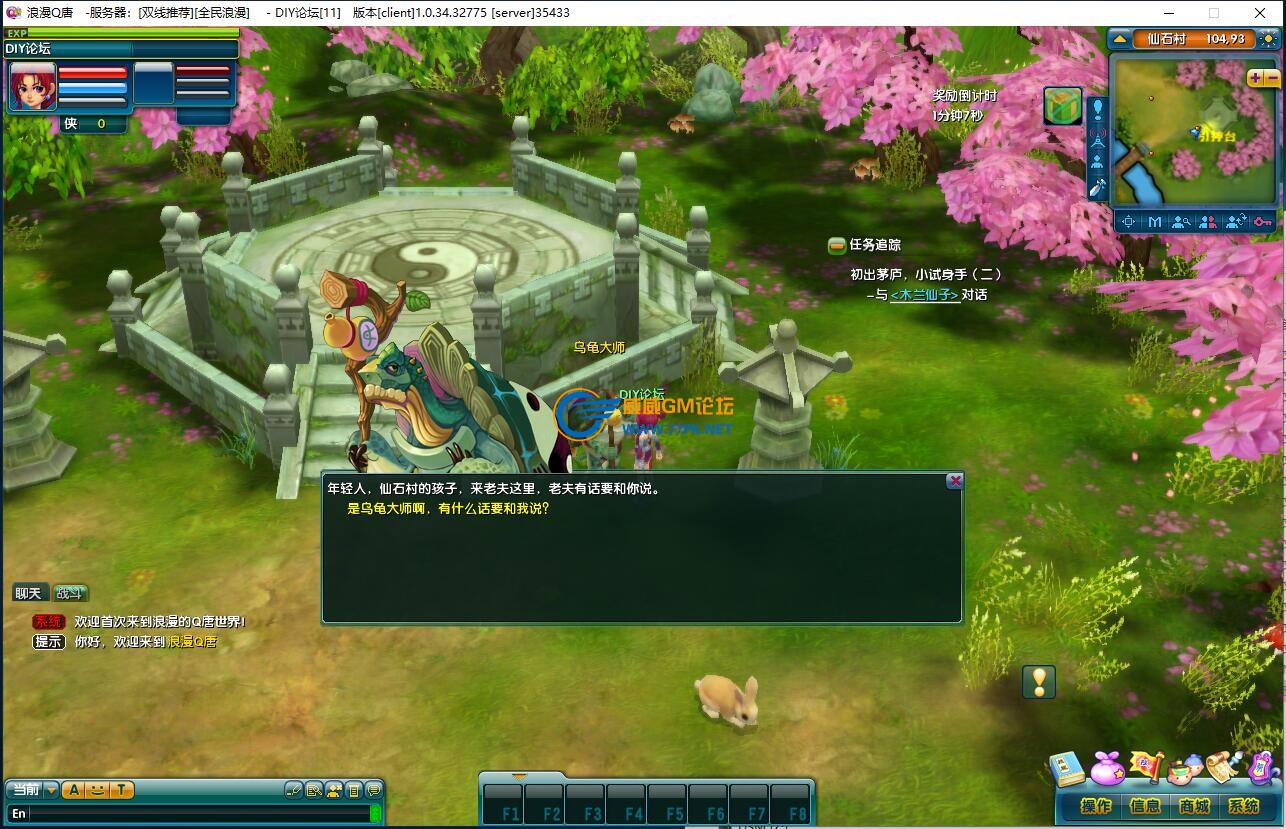
Task: Open the 当前 chat channel dropdown
Action: tap(51, 790)
